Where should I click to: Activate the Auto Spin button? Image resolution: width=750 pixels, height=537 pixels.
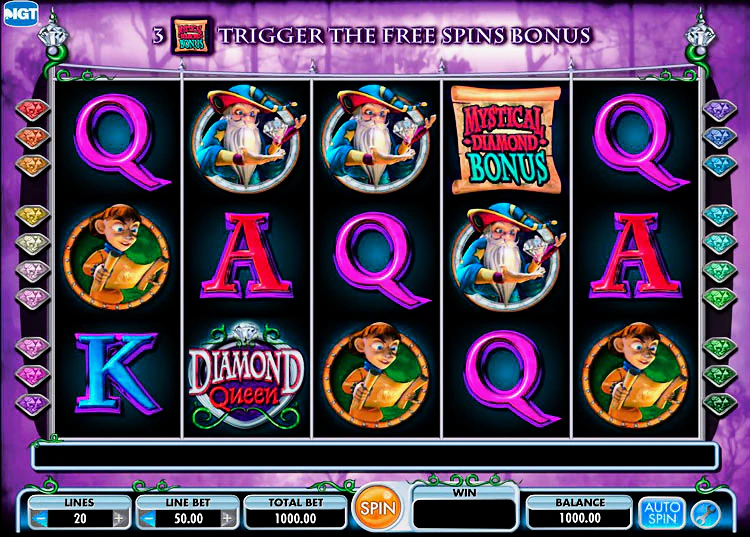pos(661,511)
